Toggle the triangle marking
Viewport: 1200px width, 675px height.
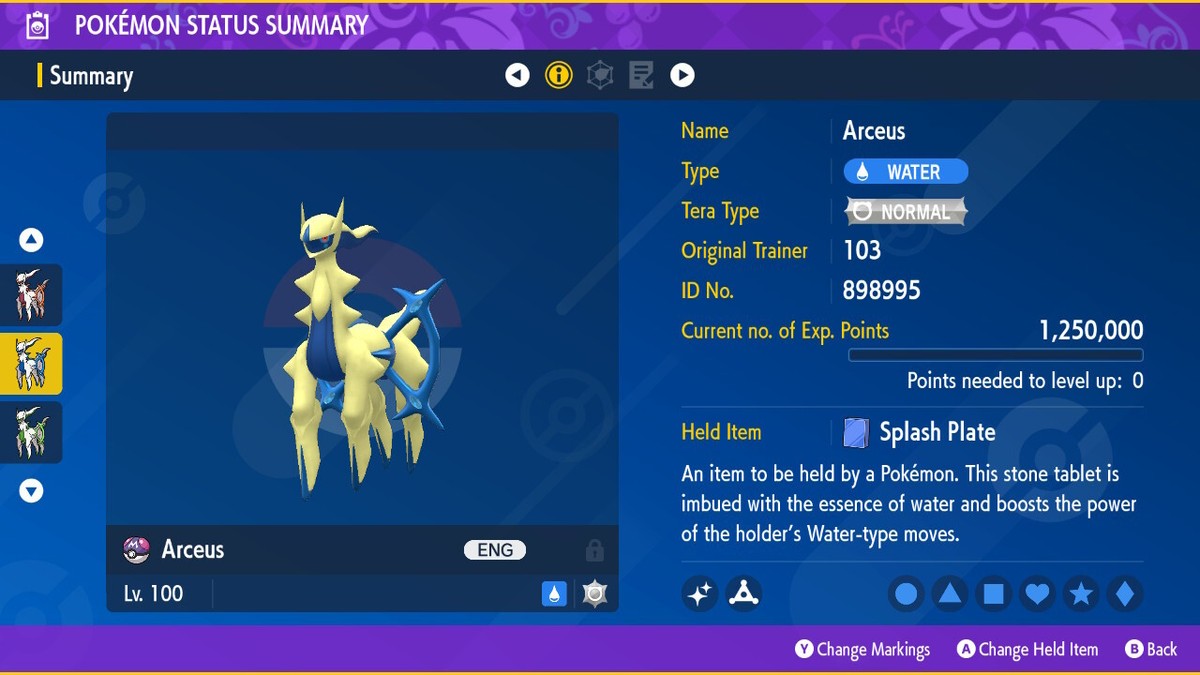pyautogui.click(x=950, y=595)
